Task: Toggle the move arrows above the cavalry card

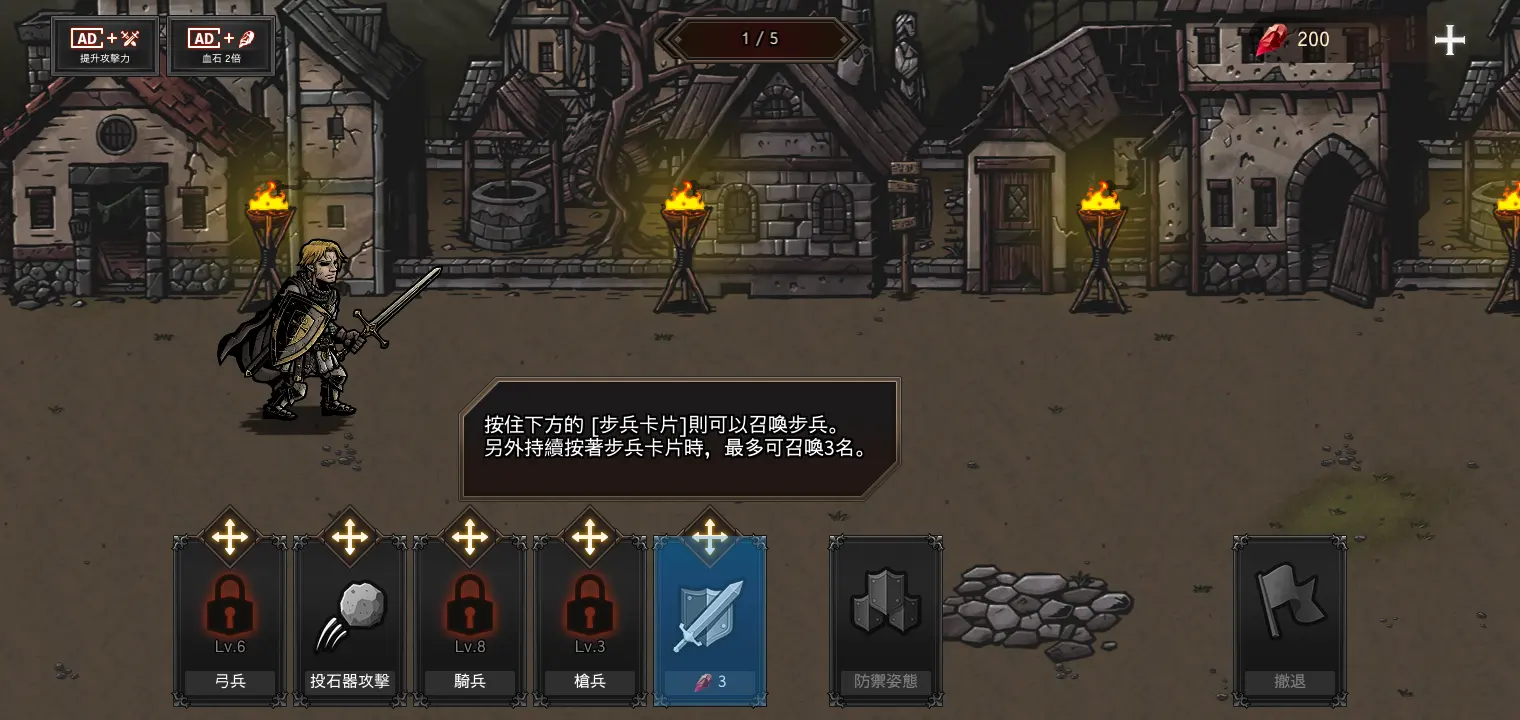Action: point(469,537)
